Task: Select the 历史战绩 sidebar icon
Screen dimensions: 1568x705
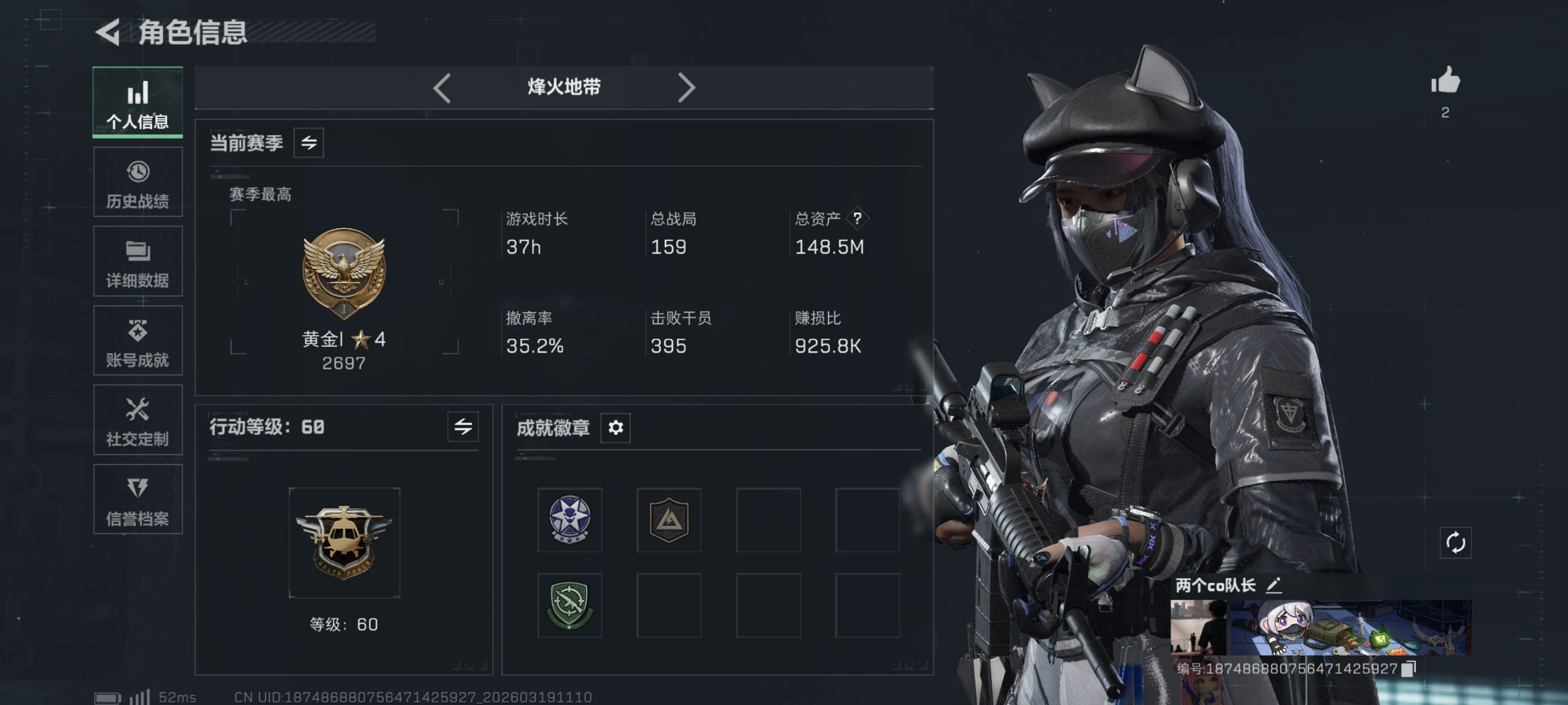Action: point(137,182)
